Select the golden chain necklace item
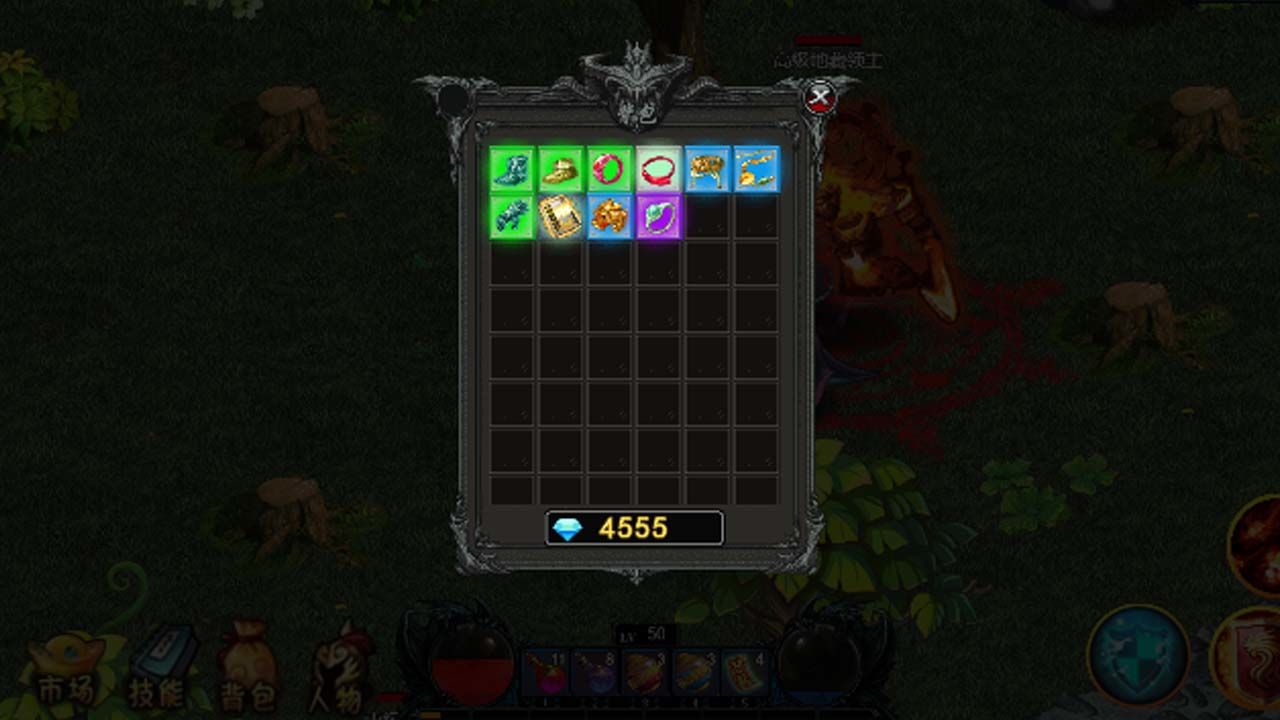 (x=756, y=169)
